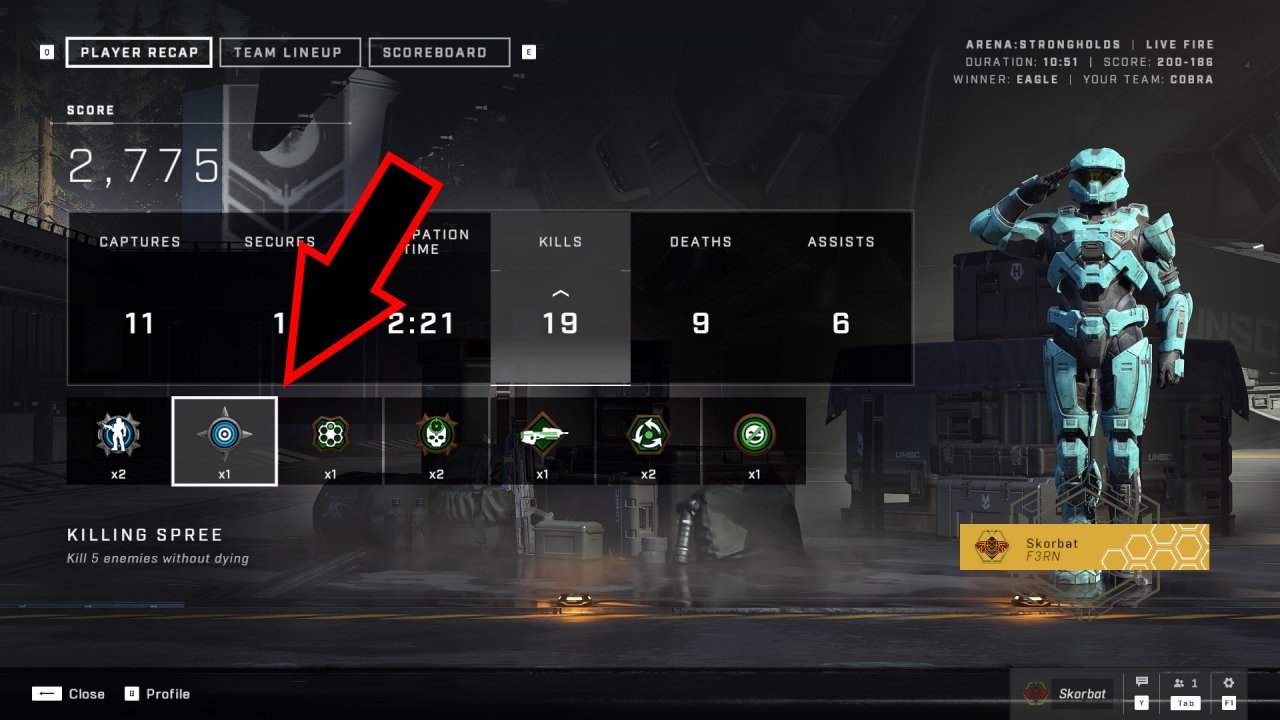
Task: Switch to the Team Lineup tab
Action: 288,53
